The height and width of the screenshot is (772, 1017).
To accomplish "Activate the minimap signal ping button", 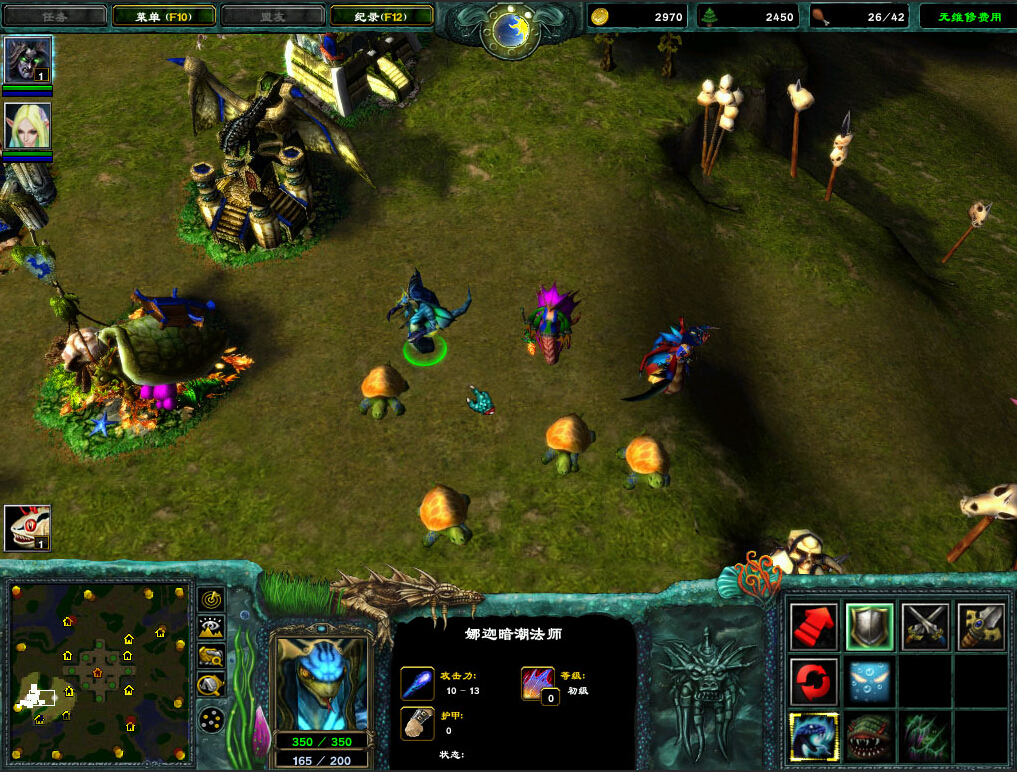I will coord(210,599).
